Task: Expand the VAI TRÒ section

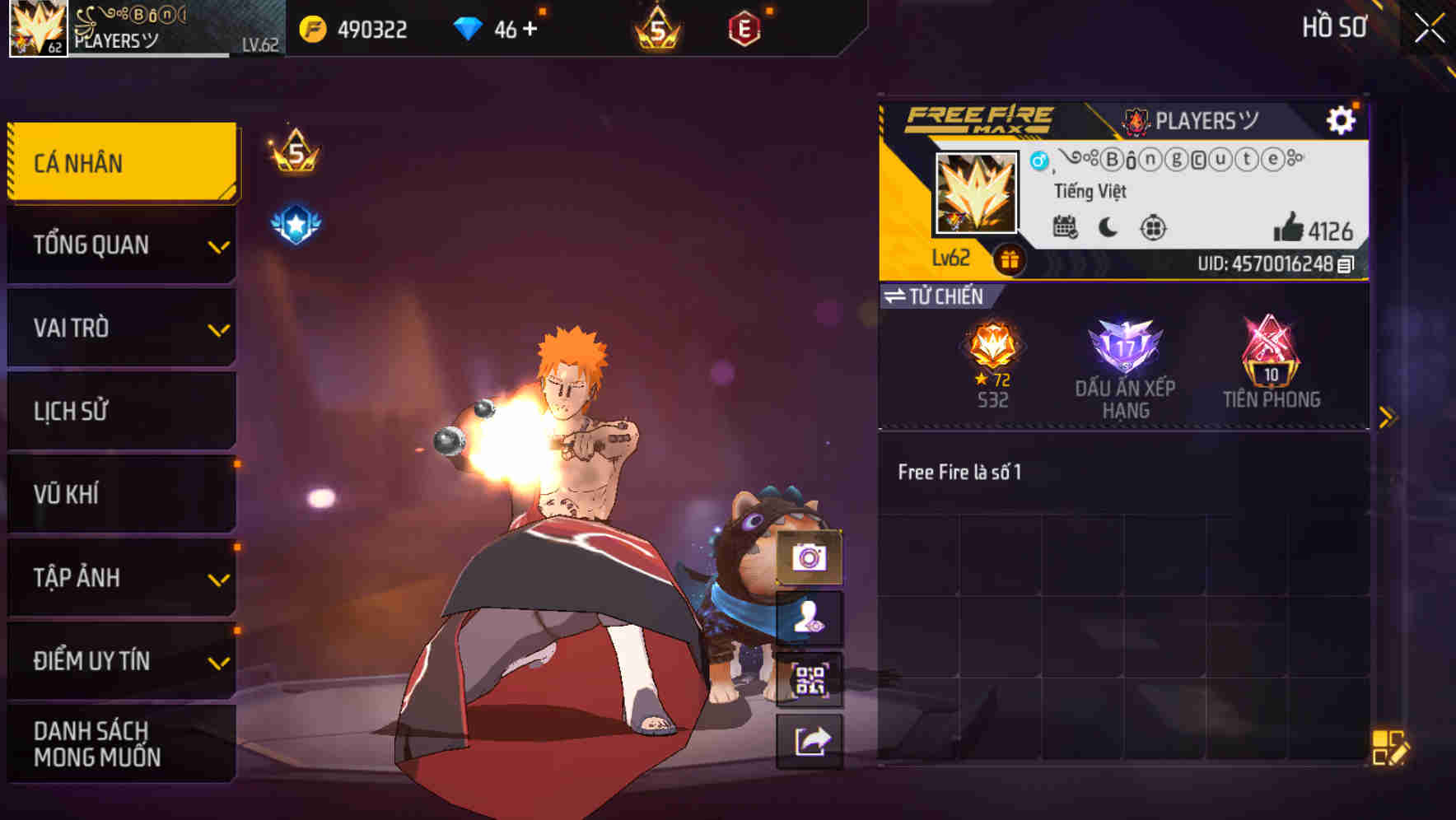Action: tap(122, 328)
